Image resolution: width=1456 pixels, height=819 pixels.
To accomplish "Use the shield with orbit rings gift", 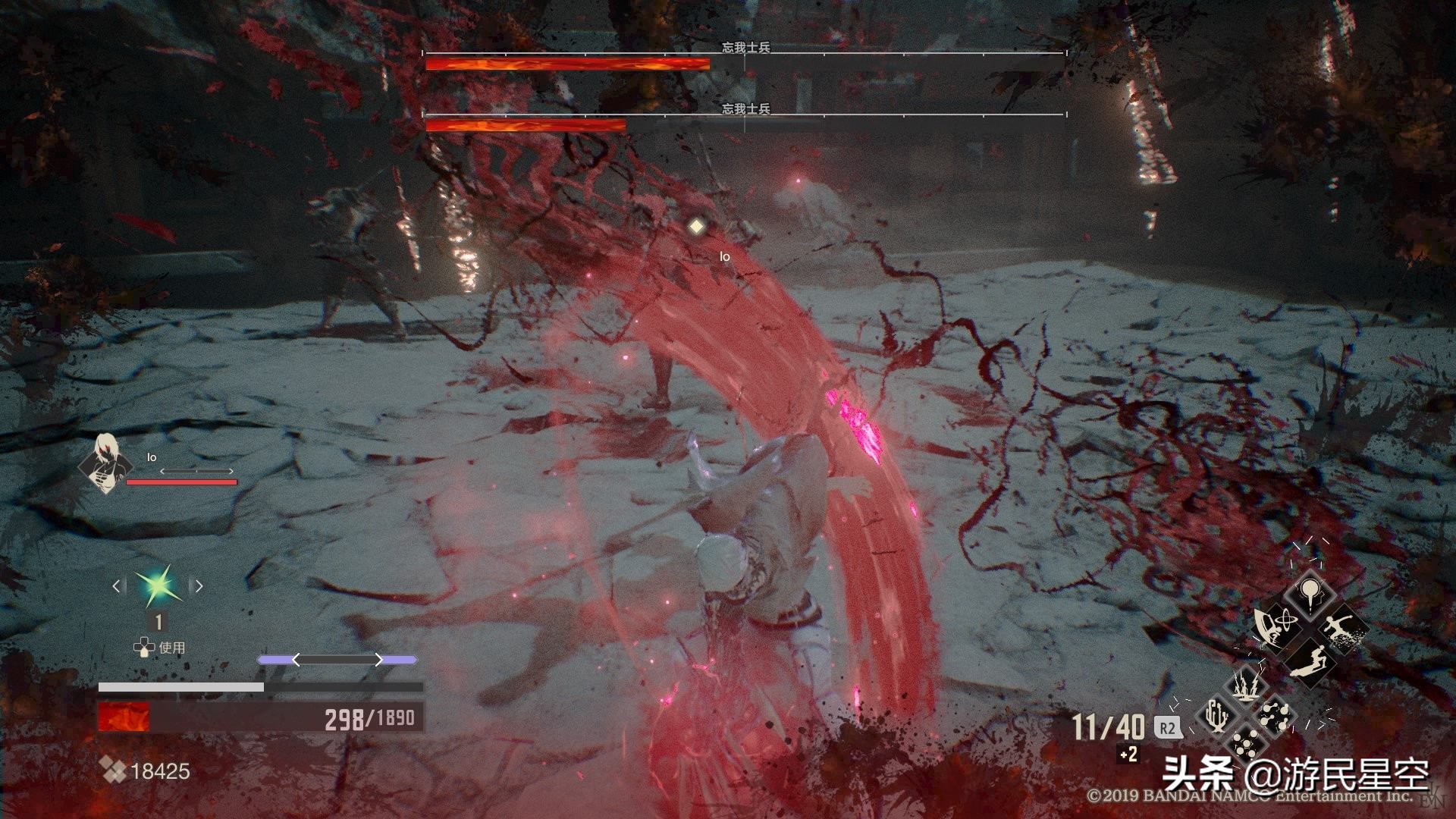I will [1276, 626].
